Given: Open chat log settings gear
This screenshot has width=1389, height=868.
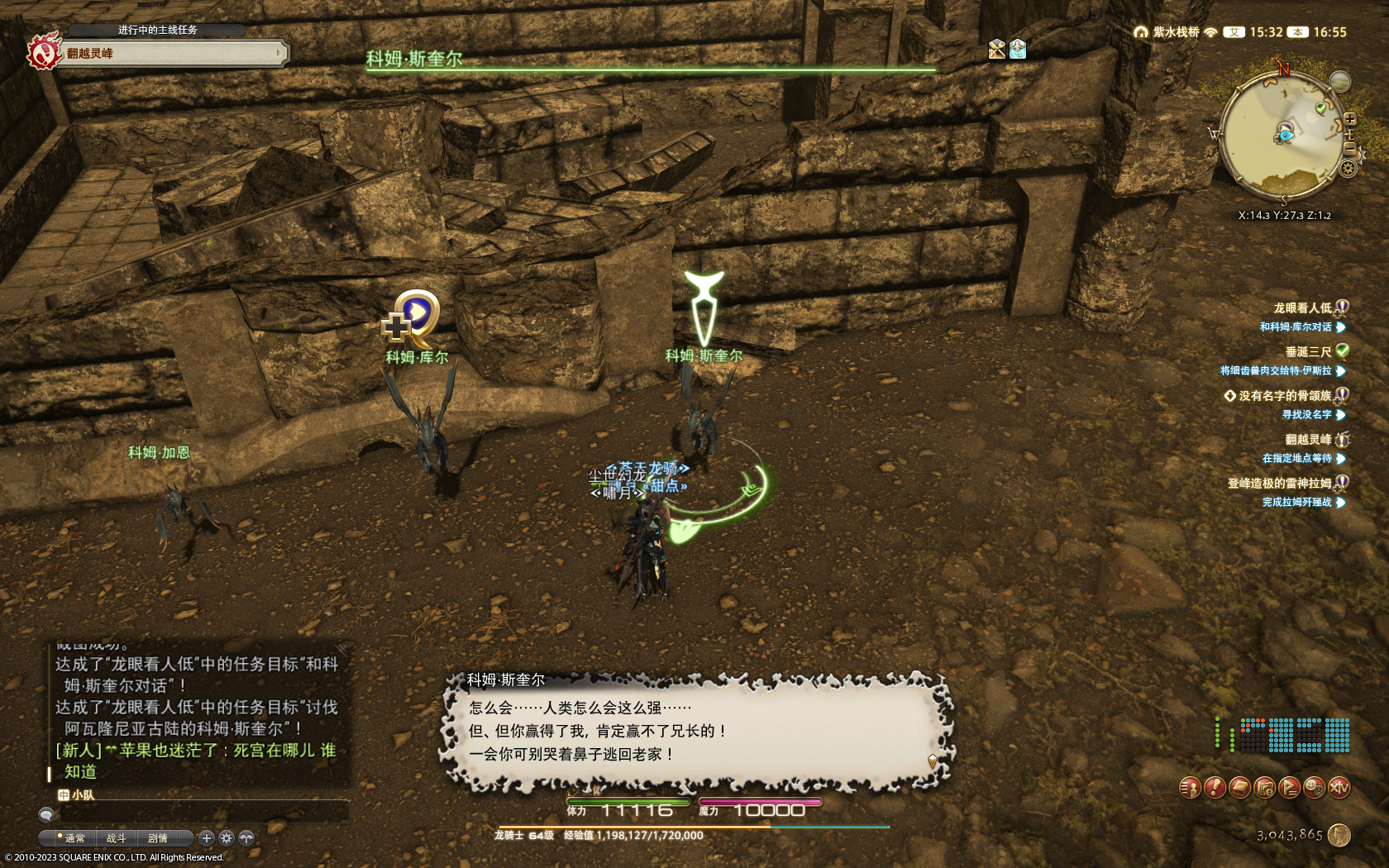Looking at the screenshot, I should click(x=227, y=838).
